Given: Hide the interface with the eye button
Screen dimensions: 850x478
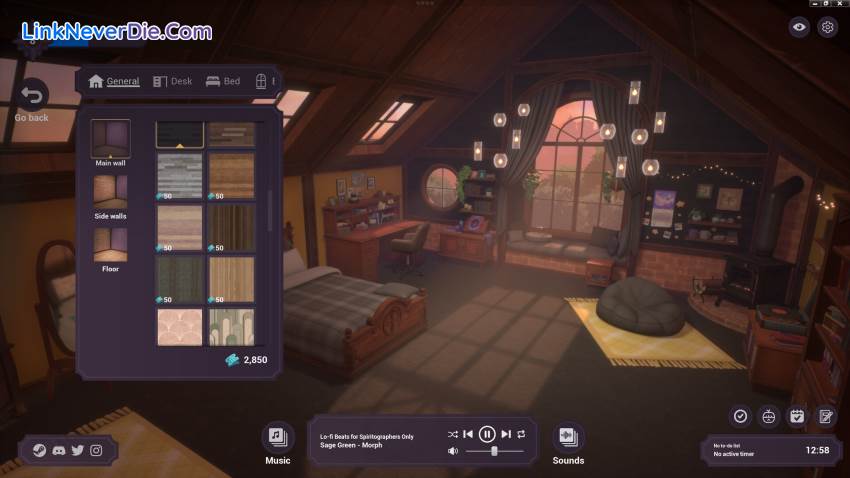Looking at the screenshot, I should point(798,27).
